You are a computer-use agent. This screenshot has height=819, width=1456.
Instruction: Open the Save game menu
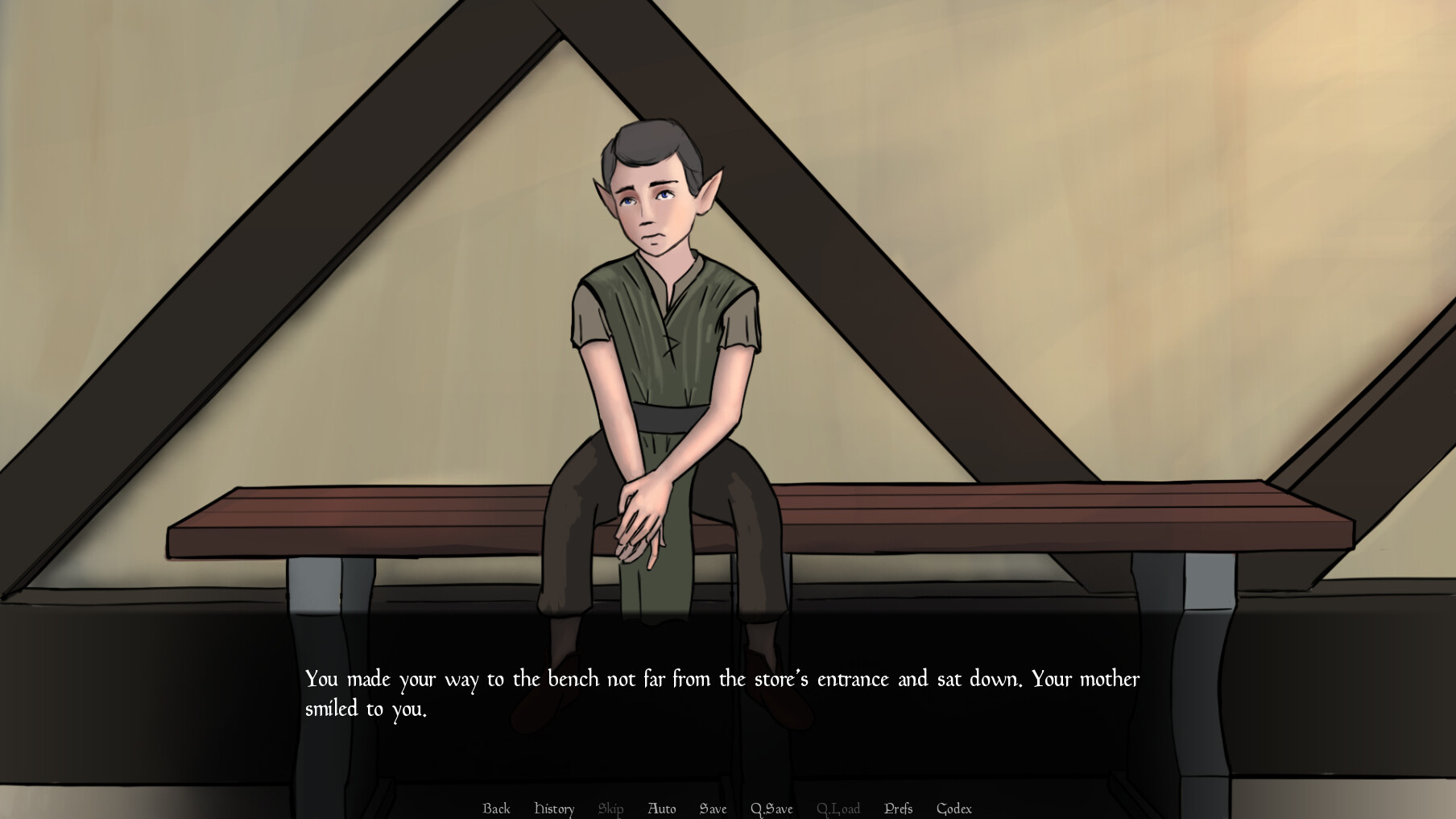(x=713, y=809)
